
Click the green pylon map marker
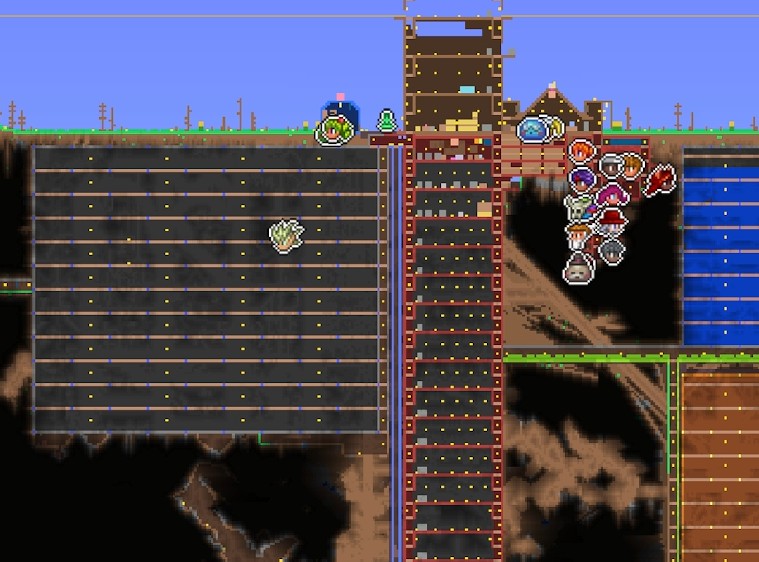pos(387,121)
